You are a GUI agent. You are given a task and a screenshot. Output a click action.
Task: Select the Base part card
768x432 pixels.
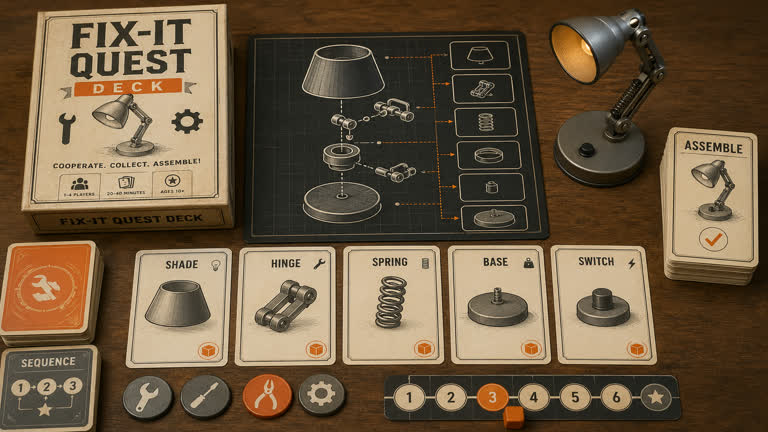(498, 304)
